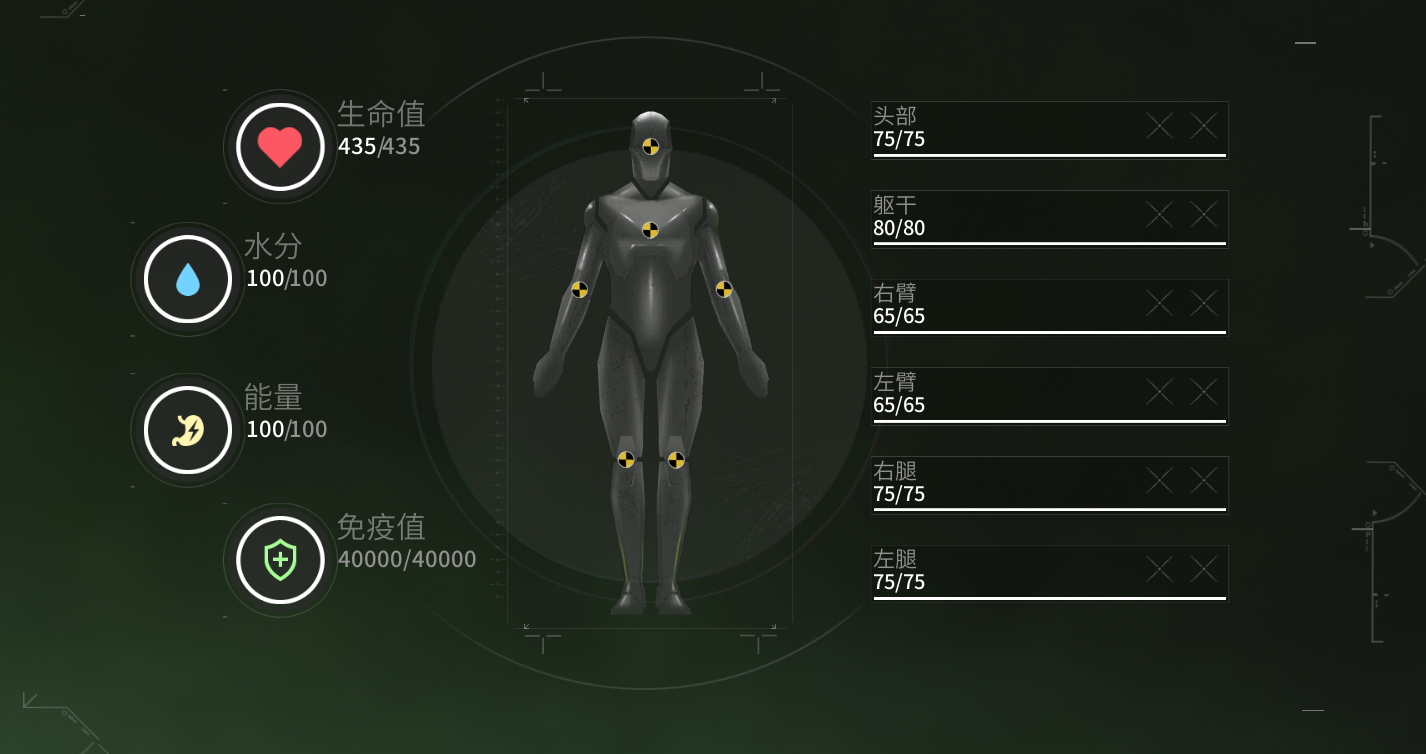The height and width of the screenshot is (754, 1426).
Task: Click the stomach-shaped 能量 icon
Action: [186, 429]
